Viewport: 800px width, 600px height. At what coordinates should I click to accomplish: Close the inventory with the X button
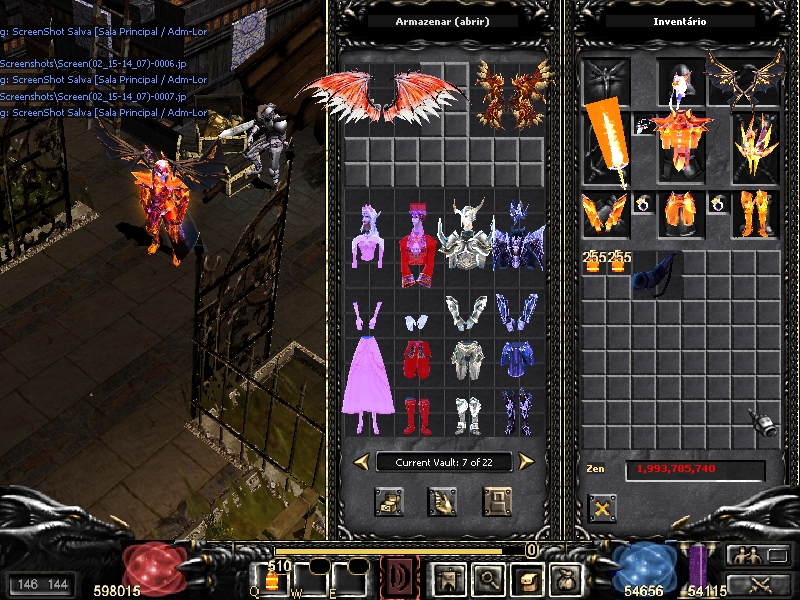602,508
